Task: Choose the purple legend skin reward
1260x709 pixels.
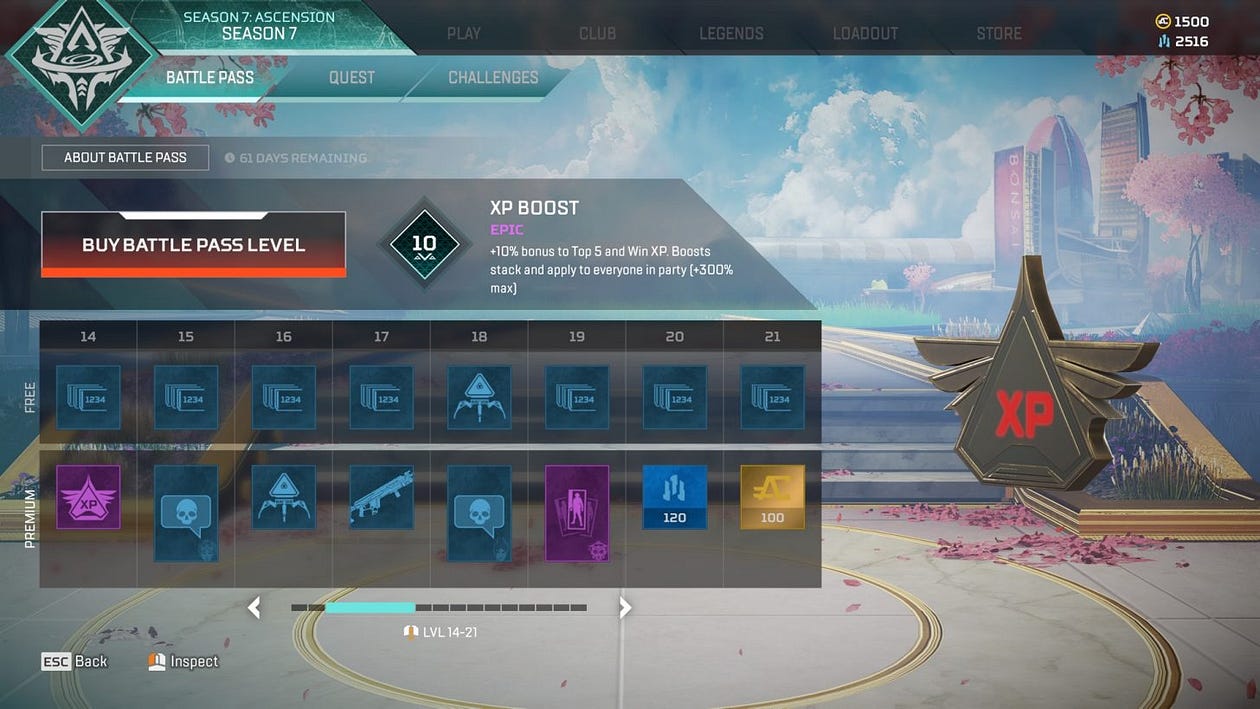Action: [x=577, y=512]
